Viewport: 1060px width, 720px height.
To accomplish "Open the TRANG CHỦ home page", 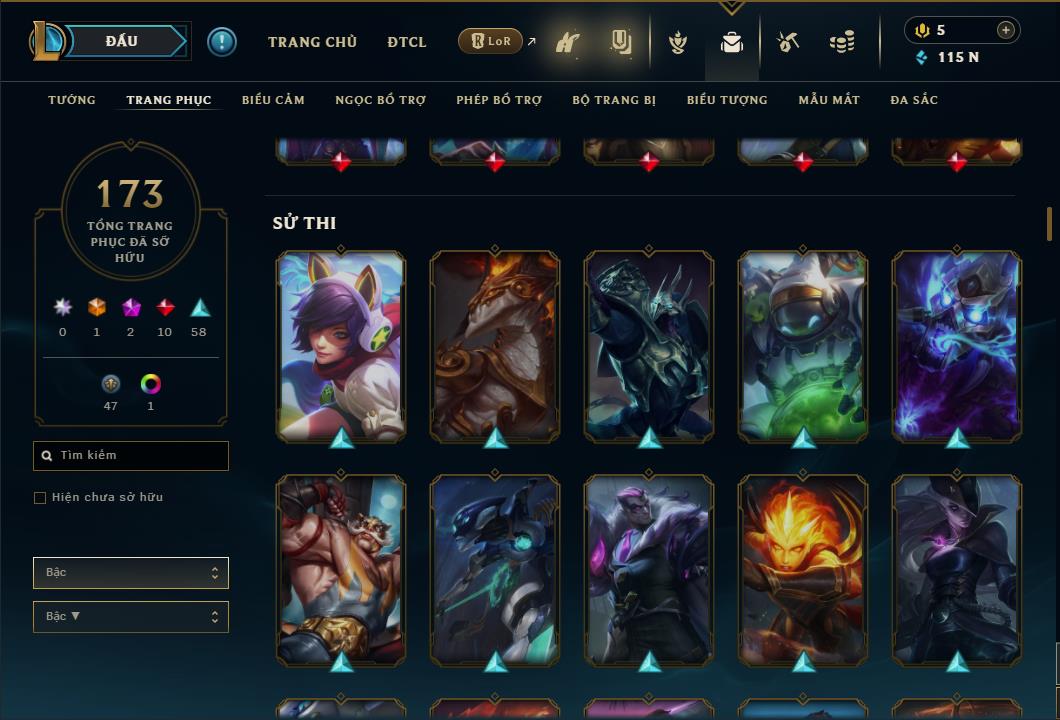I will [312, 42].
